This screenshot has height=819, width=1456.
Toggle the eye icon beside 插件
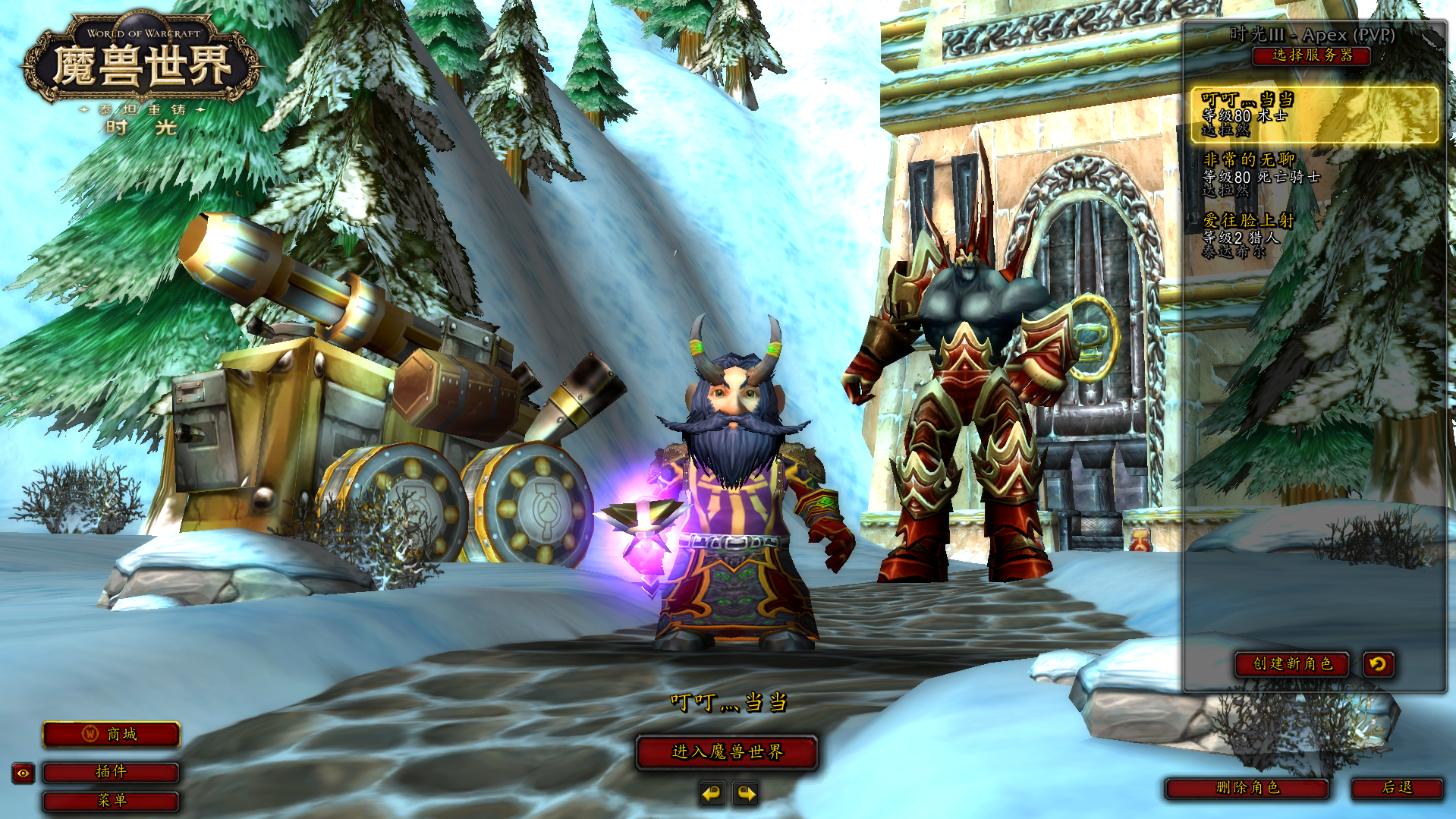coord(24,773)
